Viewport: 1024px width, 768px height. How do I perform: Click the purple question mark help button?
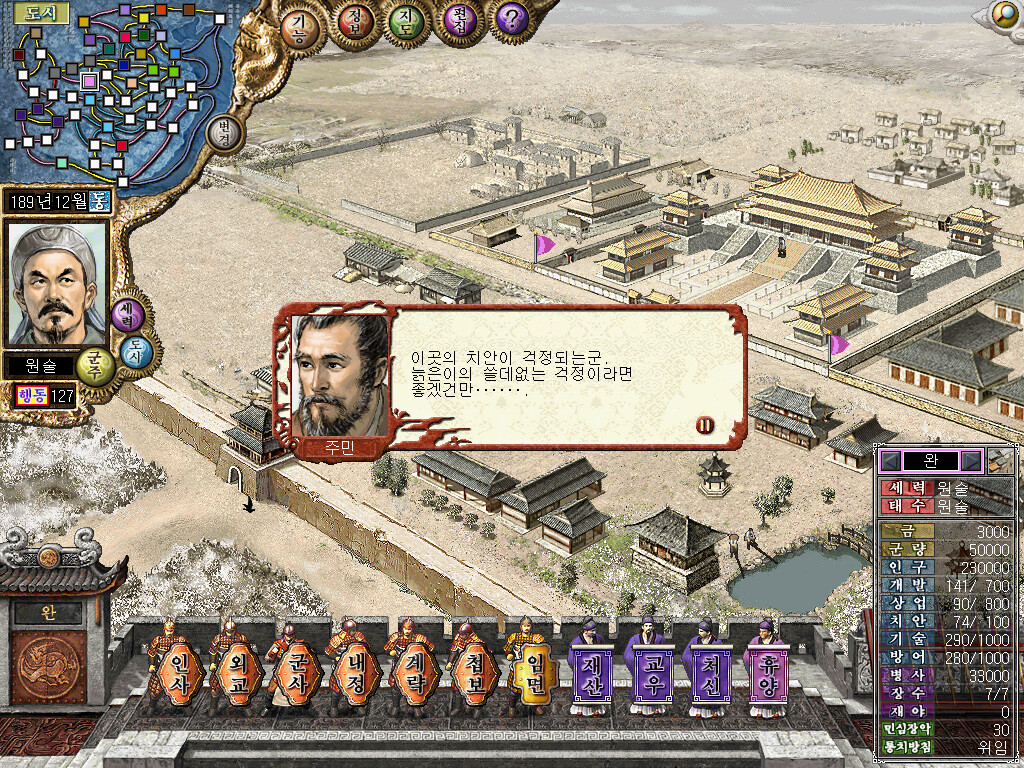[512, 19]
